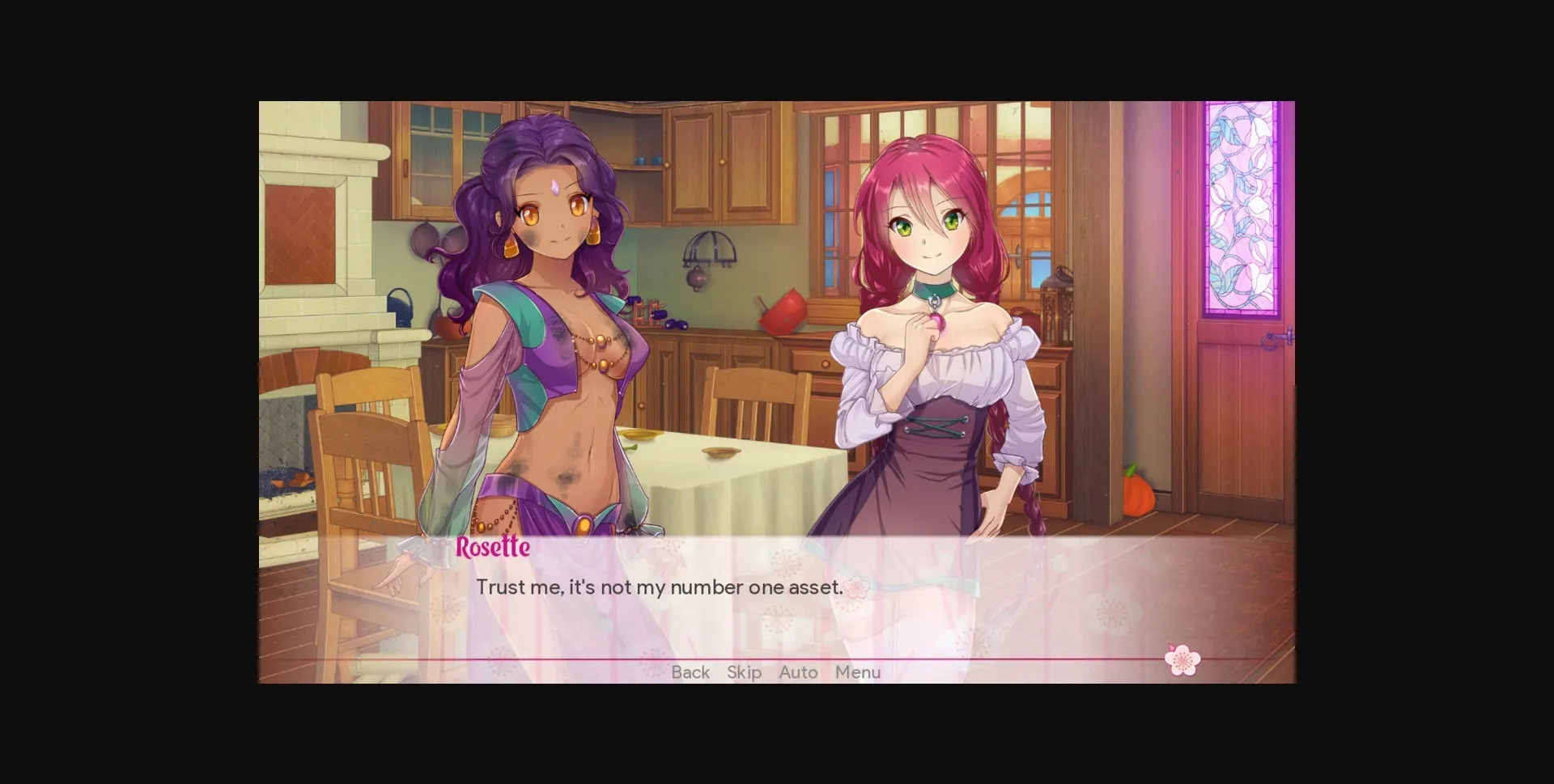The height and width of the screenshot is (784, 1554).
Task: Select Skip to fast-forward the story
Action: click(743, 672)
